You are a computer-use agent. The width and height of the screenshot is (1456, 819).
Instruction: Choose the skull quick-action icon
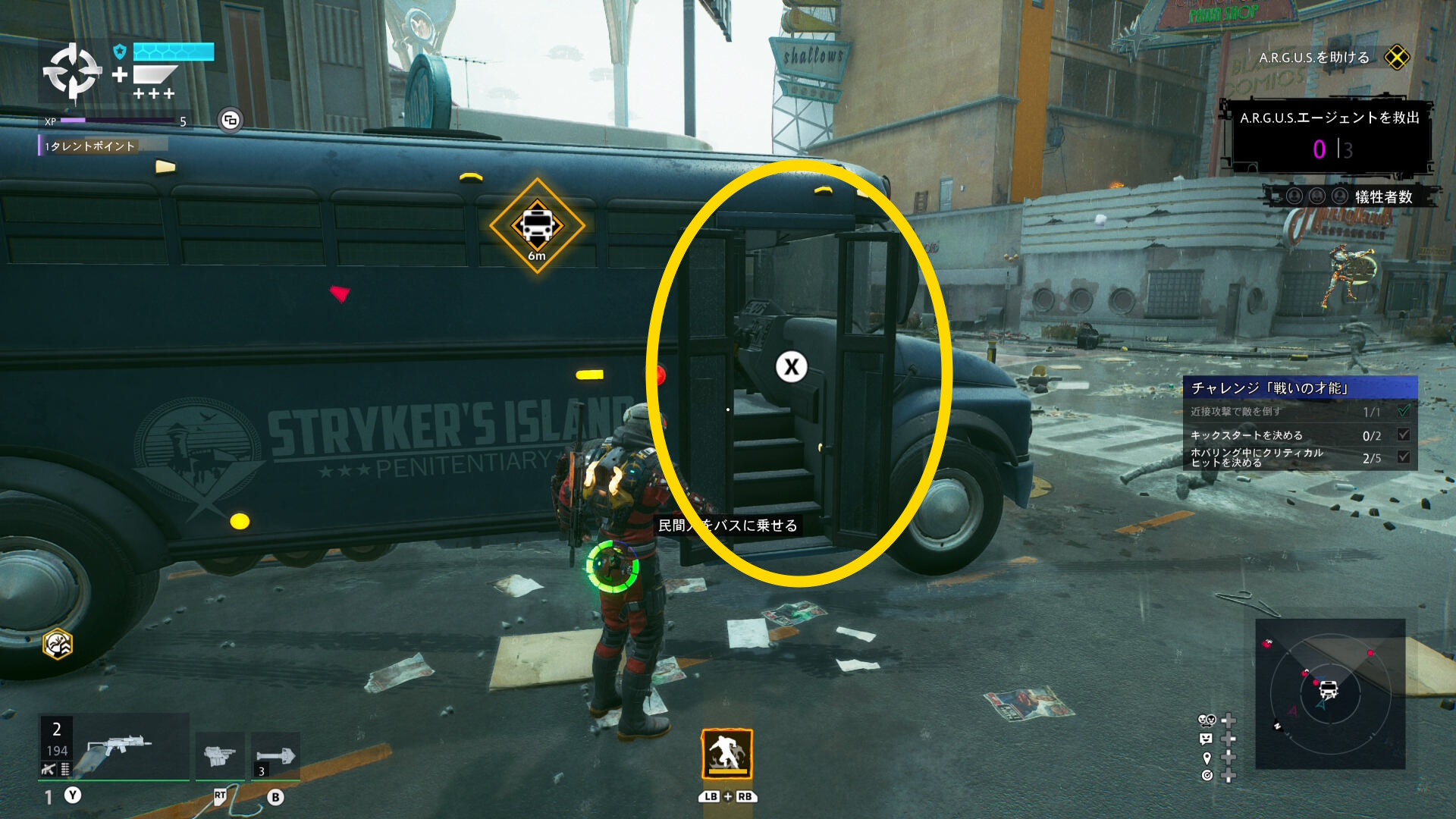(x=1206, y=720)
